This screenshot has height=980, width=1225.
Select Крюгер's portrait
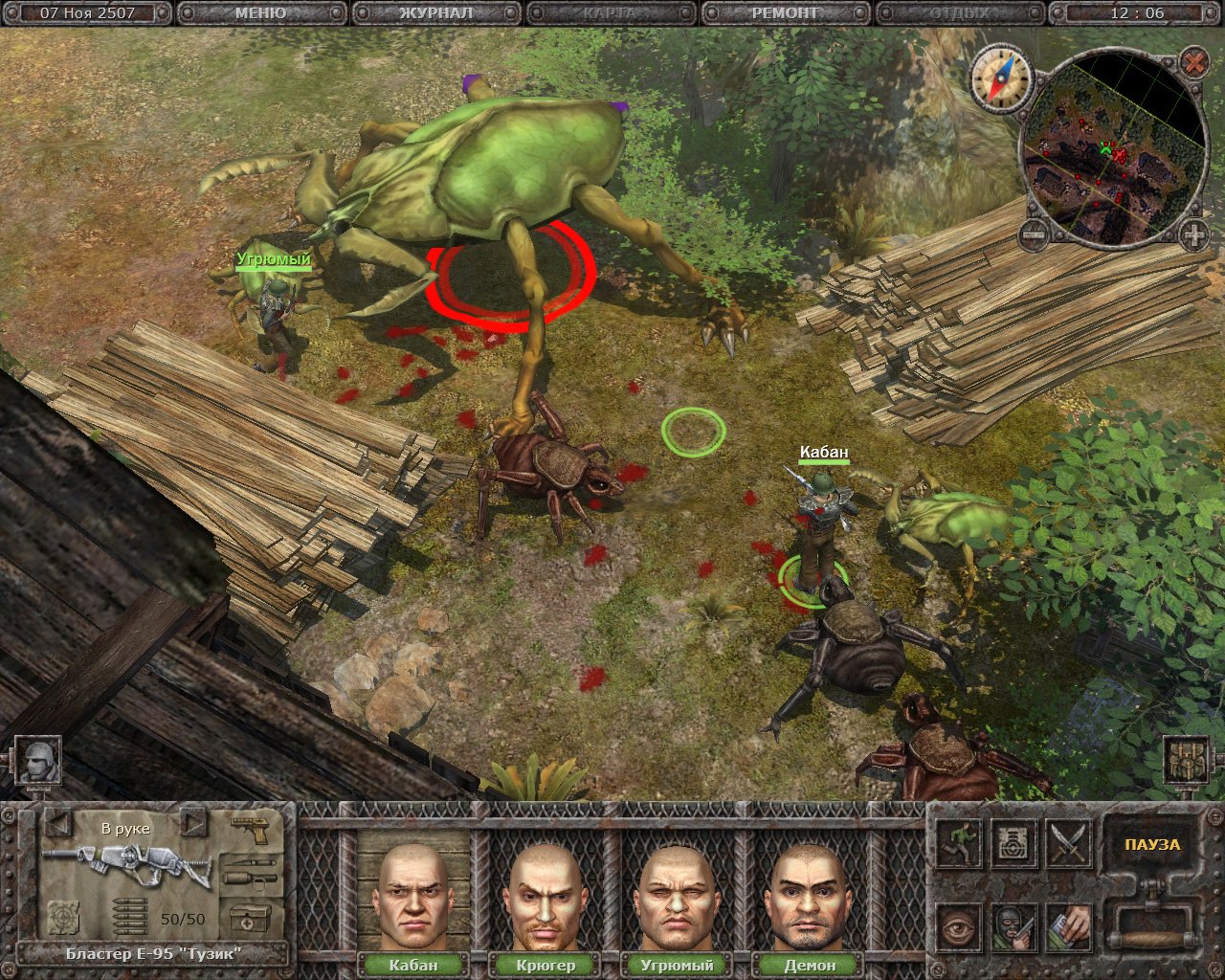(x=545, y=897)
